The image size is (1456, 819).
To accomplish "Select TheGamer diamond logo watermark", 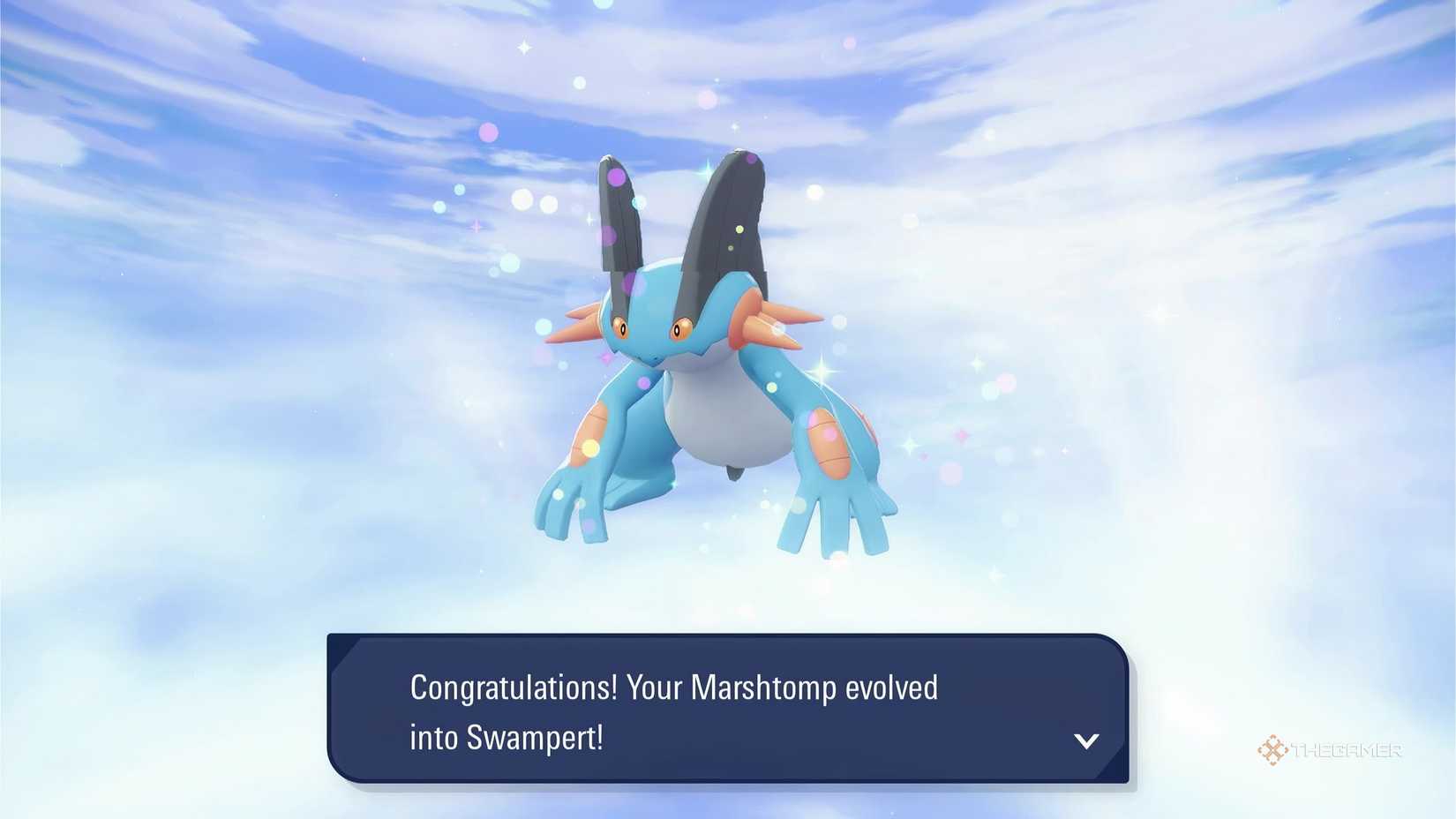I will 1273,751.
